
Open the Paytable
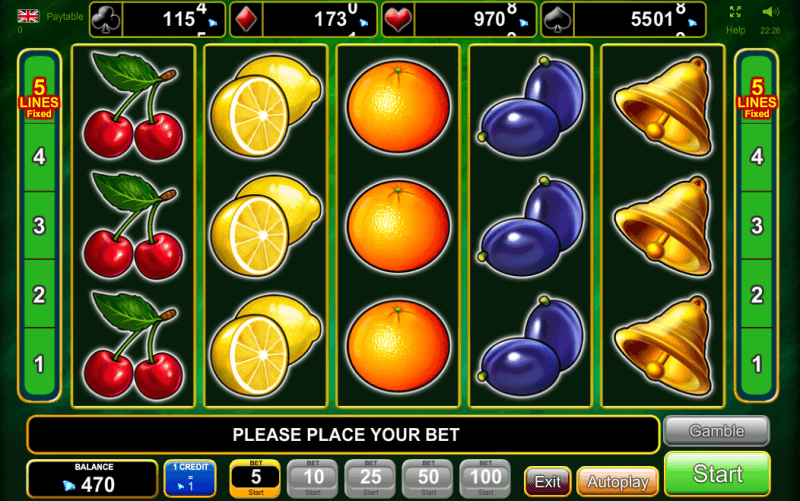(x=65, y=16)
